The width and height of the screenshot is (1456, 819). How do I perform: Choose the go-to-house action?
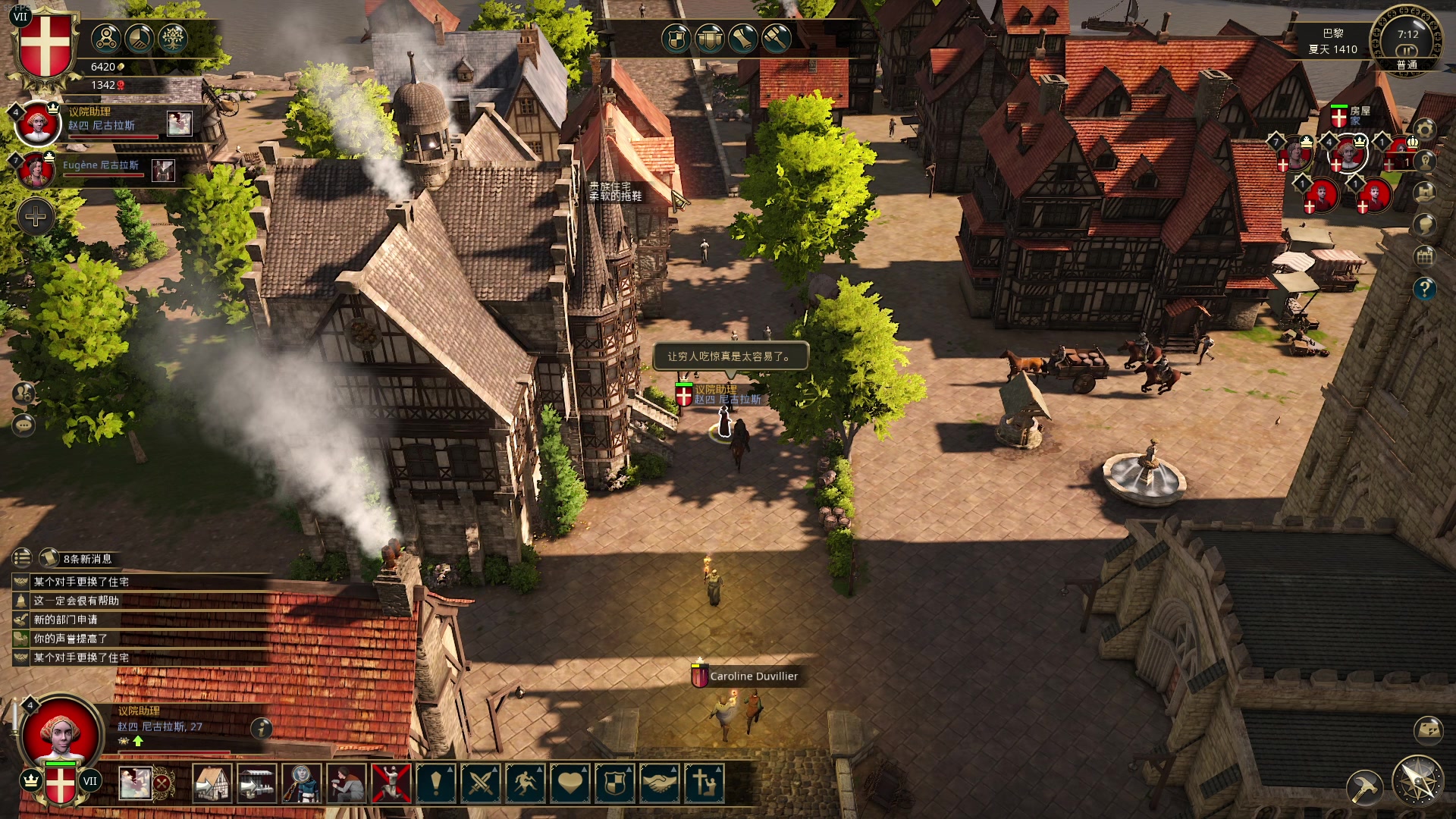[212, 783]
